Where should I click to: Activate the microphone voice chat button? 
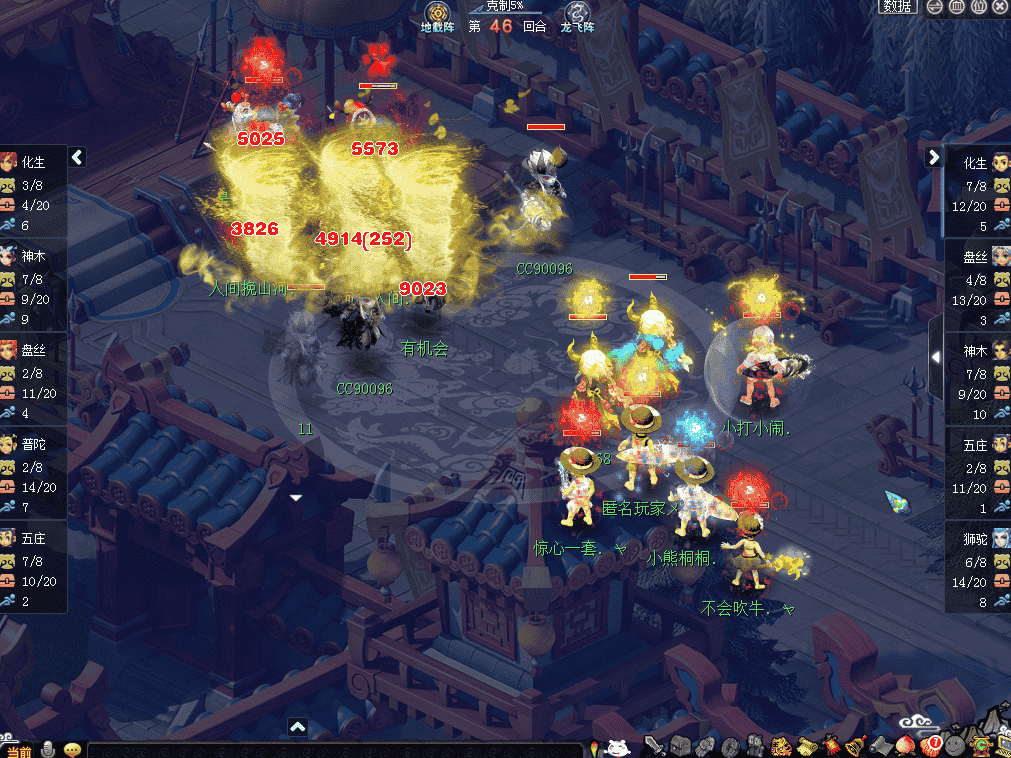(x=48, y=749)
